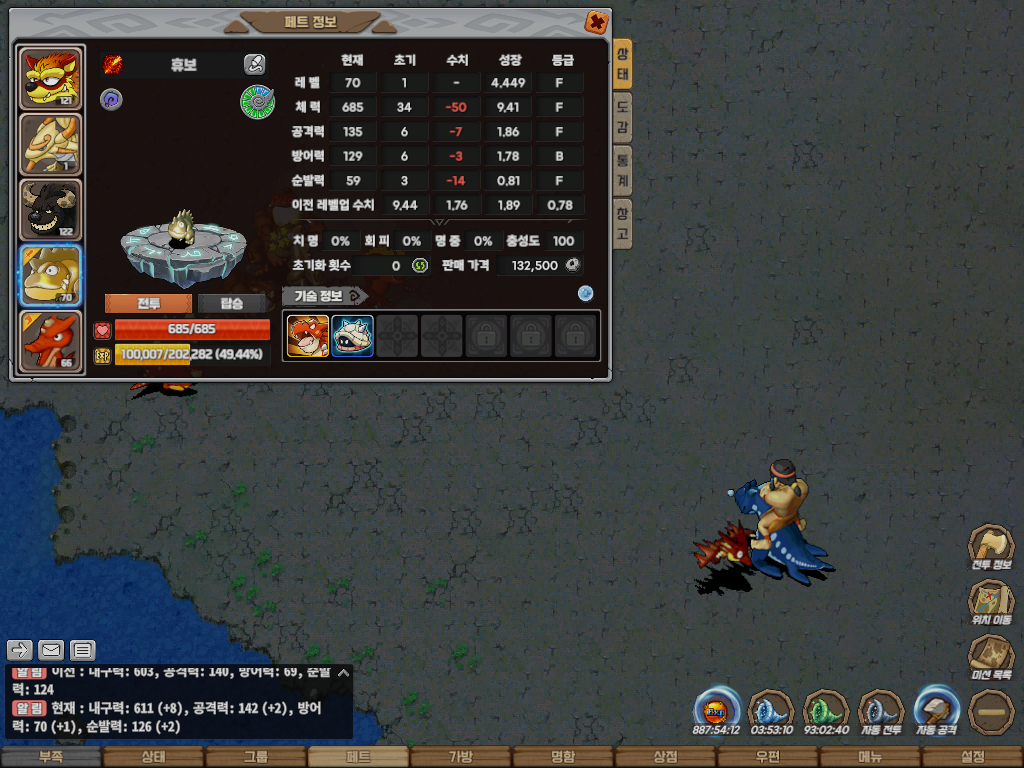Select the level 66 red dragon pet
The width and height of the screenshot is (1024, 768).
[50, 341]
